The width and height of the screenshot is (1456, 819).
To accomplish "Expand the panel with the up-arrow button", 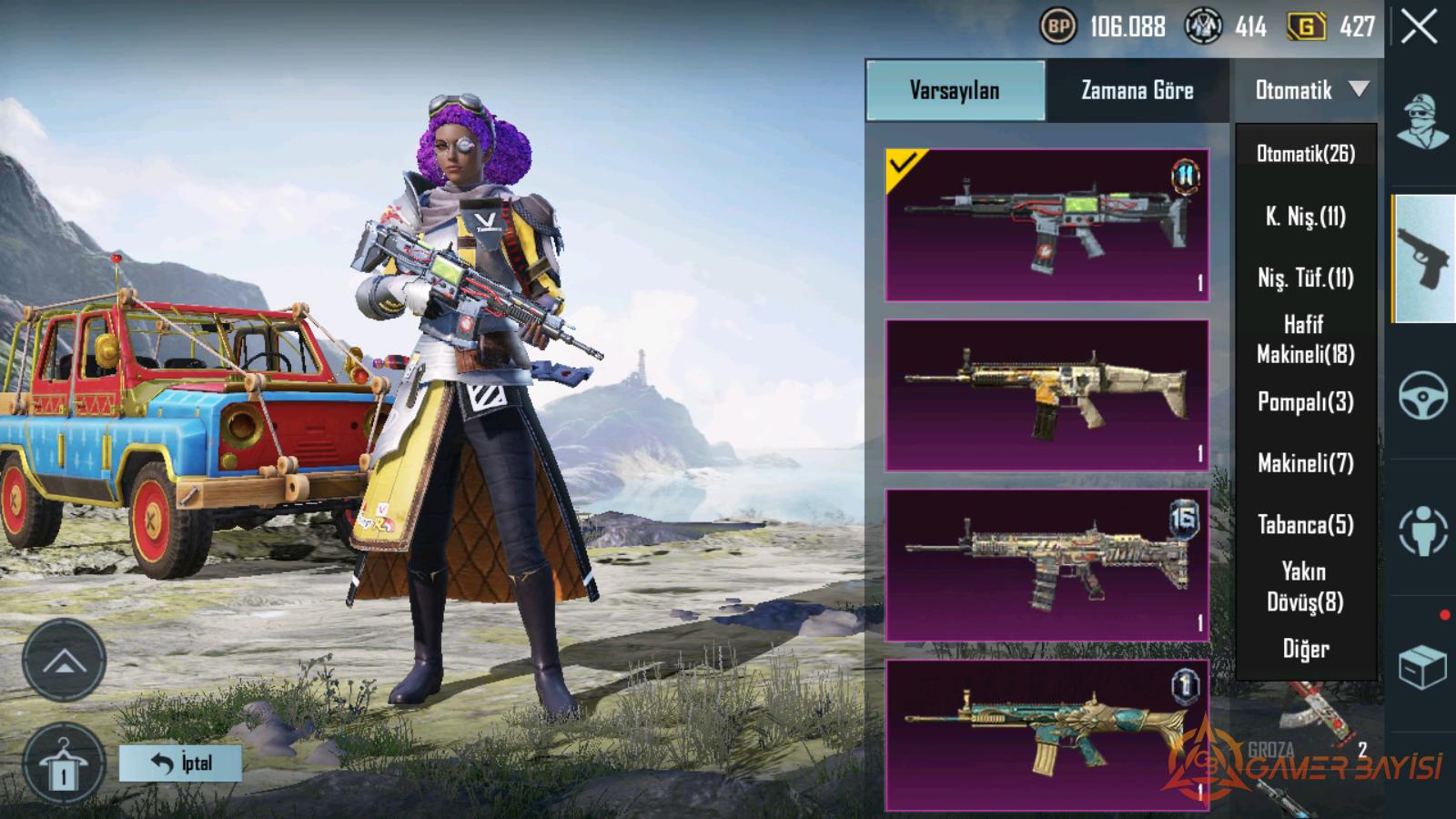I will pyautogui.click(x=64, y=661).
